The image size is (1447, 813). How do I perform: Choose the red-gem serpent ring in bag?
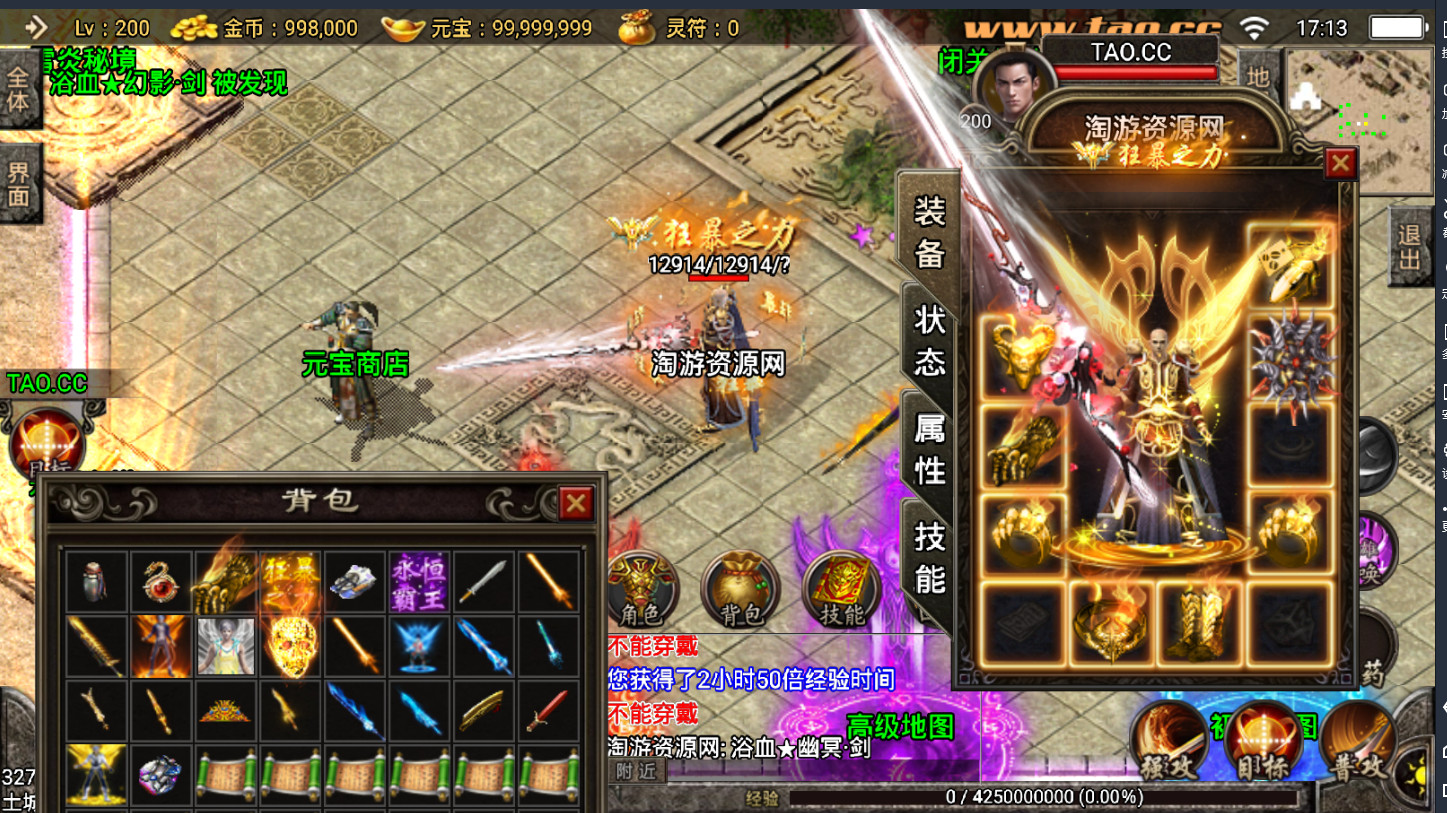160,582
